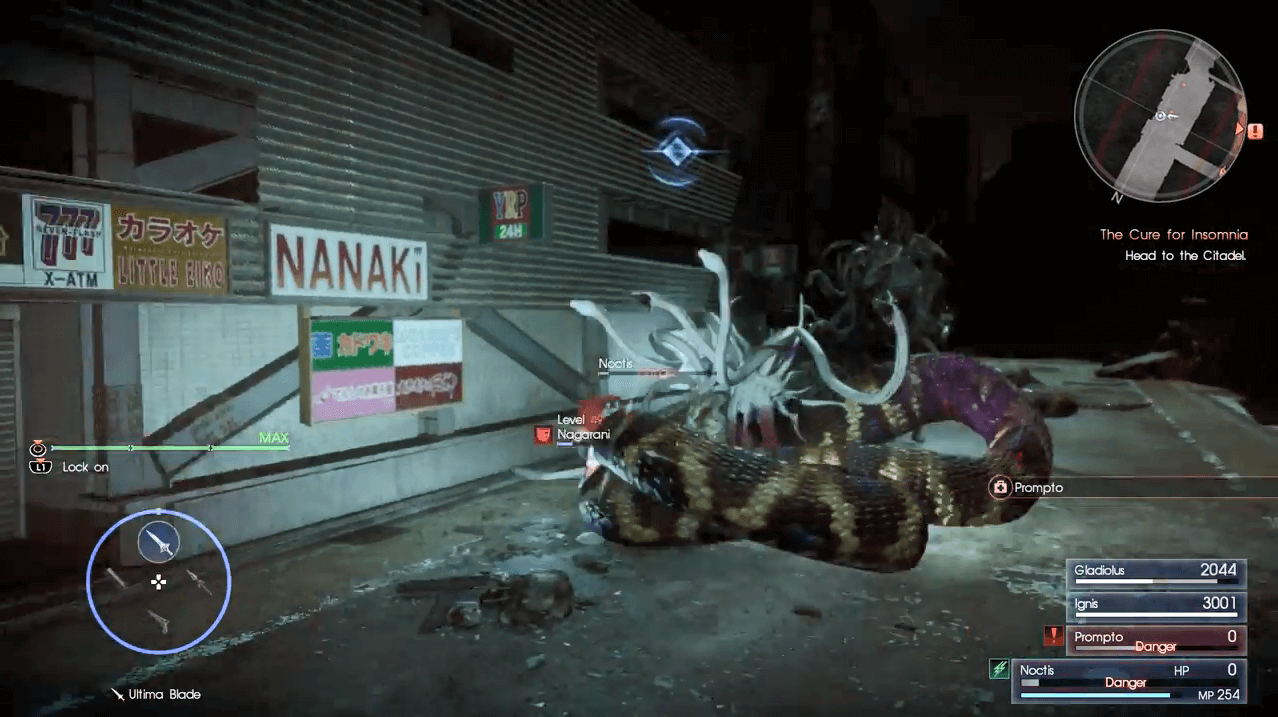Image resolution: width=1278 pixels, height=717 pixels.
Task: Select Gladiolus in the party list
Action: click(x=1155, y=573)
